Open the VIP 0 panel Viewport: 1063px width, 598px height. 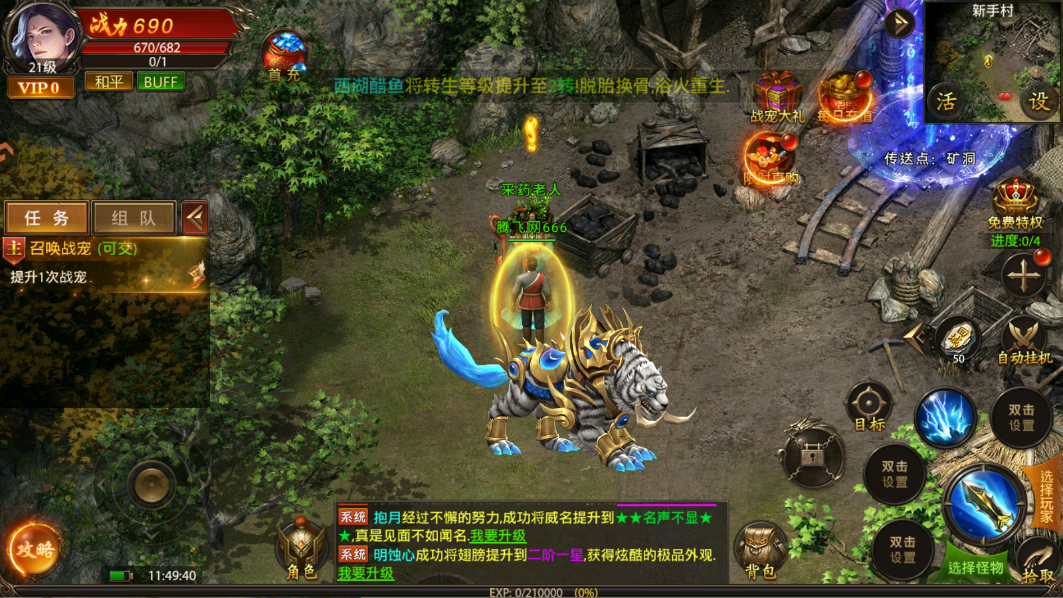click(x=40, y=88)
